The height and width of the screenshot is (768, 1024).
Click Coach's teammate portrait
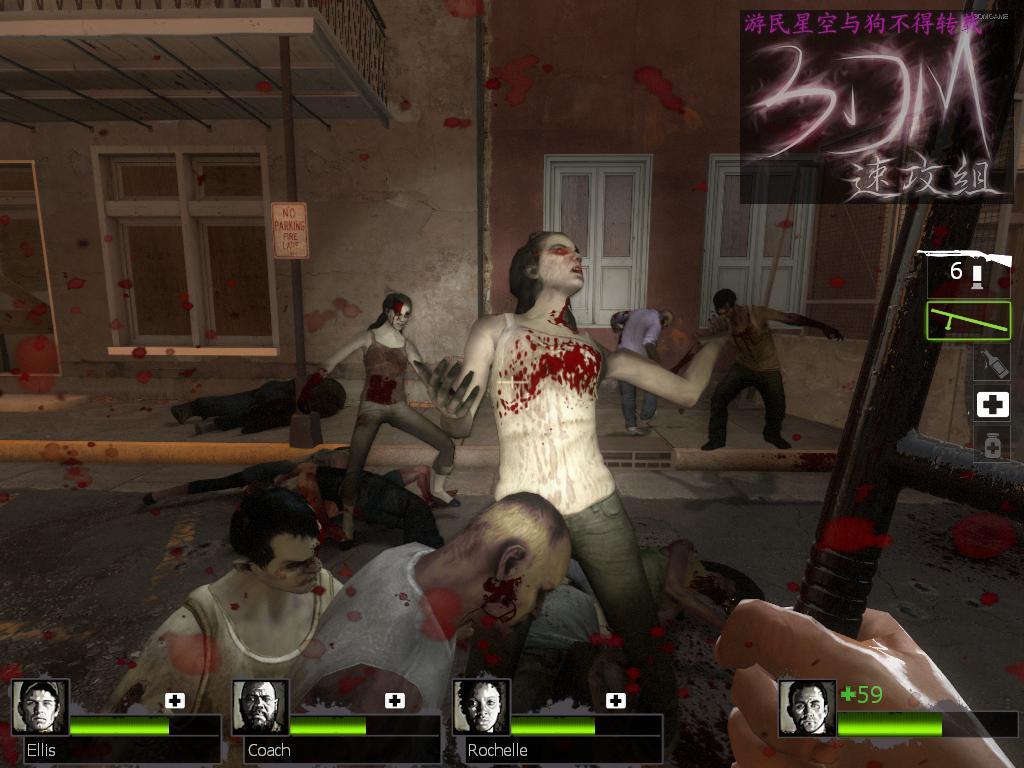click(260, 707)
